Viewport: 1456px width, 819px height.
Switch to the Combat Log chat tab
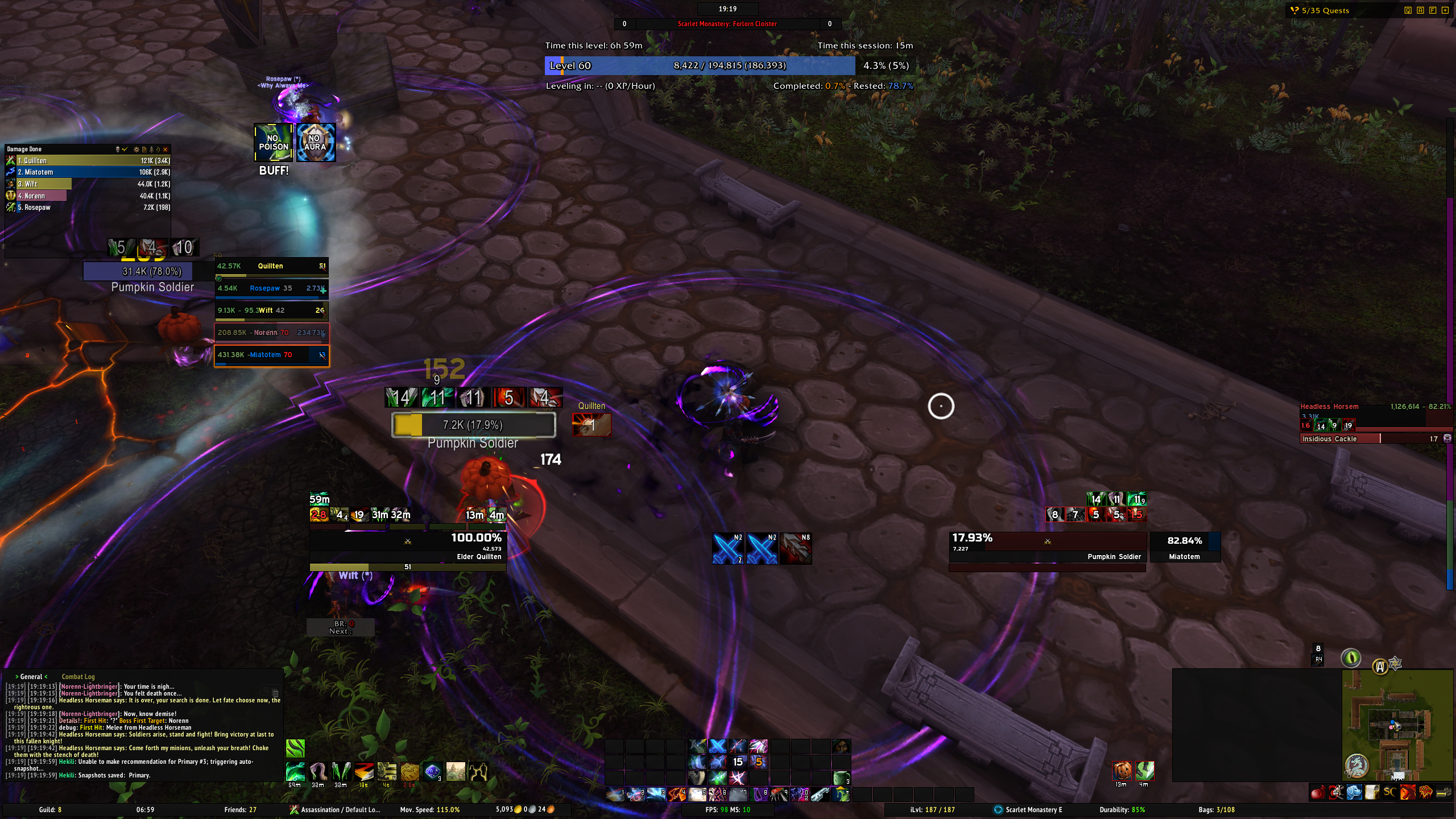[78, 677]
